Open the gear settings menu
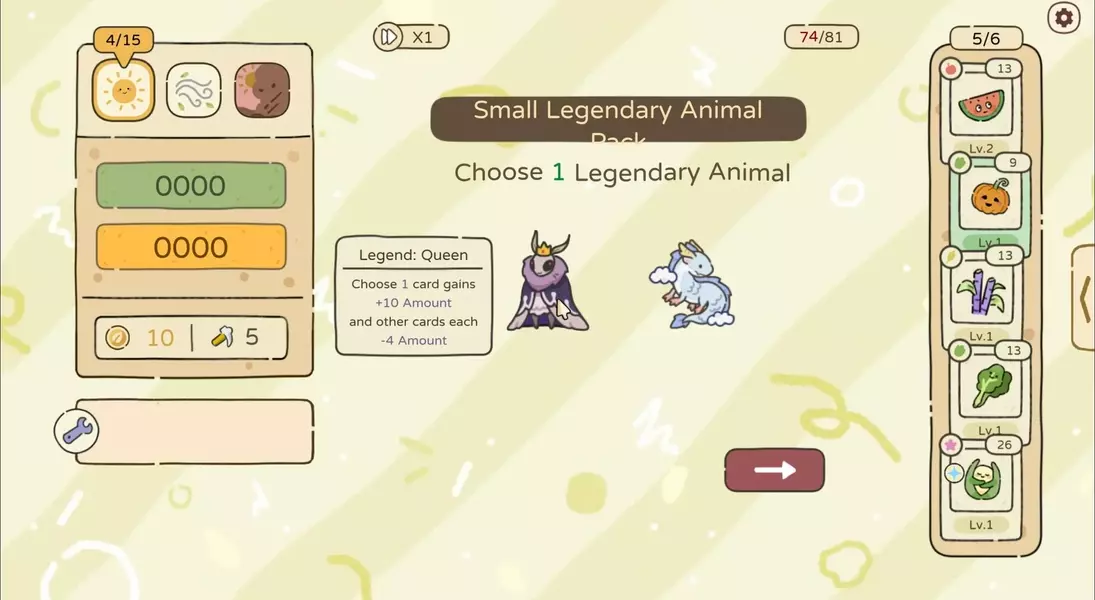This screenshot has height=600, width=1095. (x=1064, y=18)
